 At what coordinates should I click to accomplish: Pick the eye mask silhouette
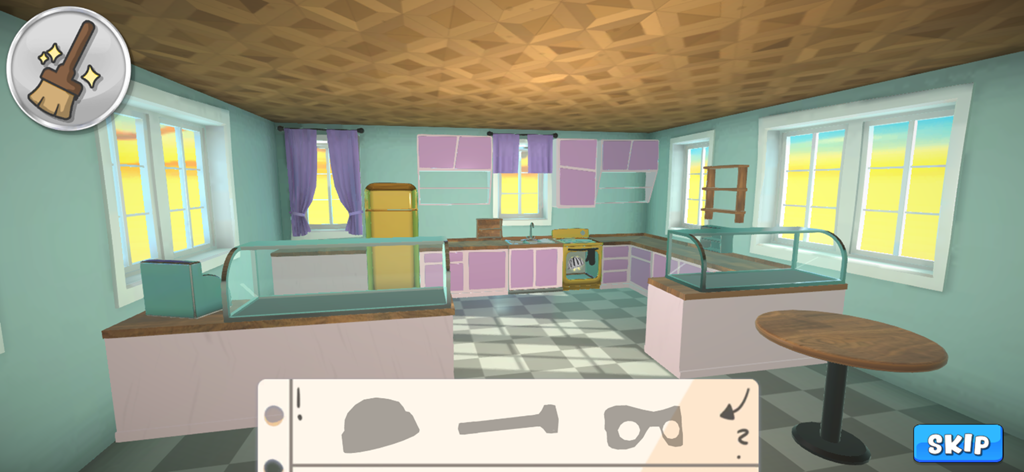point(642,426)
